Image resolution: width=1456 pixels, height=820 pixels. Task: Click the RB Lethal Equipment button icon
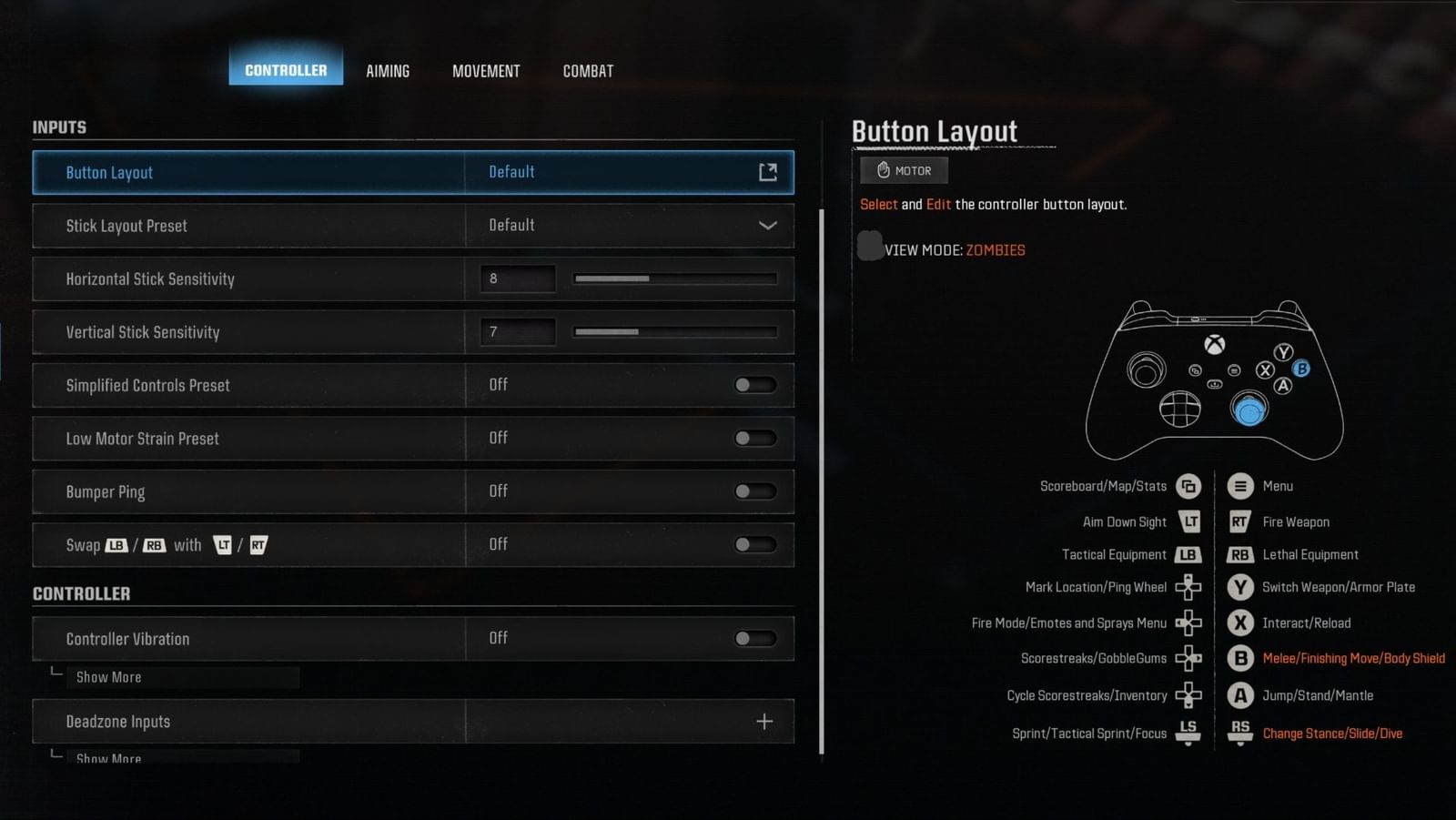click(1239, 554)
